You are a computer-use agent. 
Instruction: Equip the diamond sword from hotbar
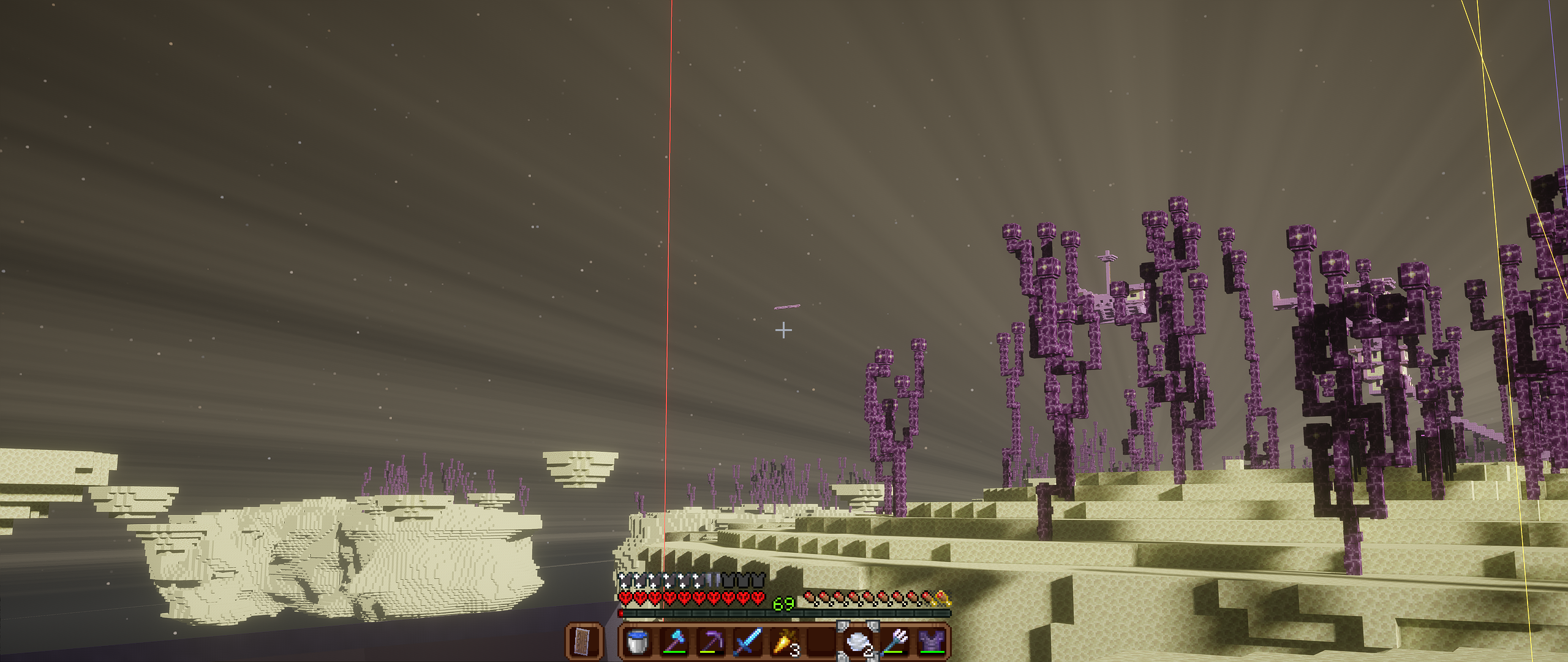pos(747,642)
